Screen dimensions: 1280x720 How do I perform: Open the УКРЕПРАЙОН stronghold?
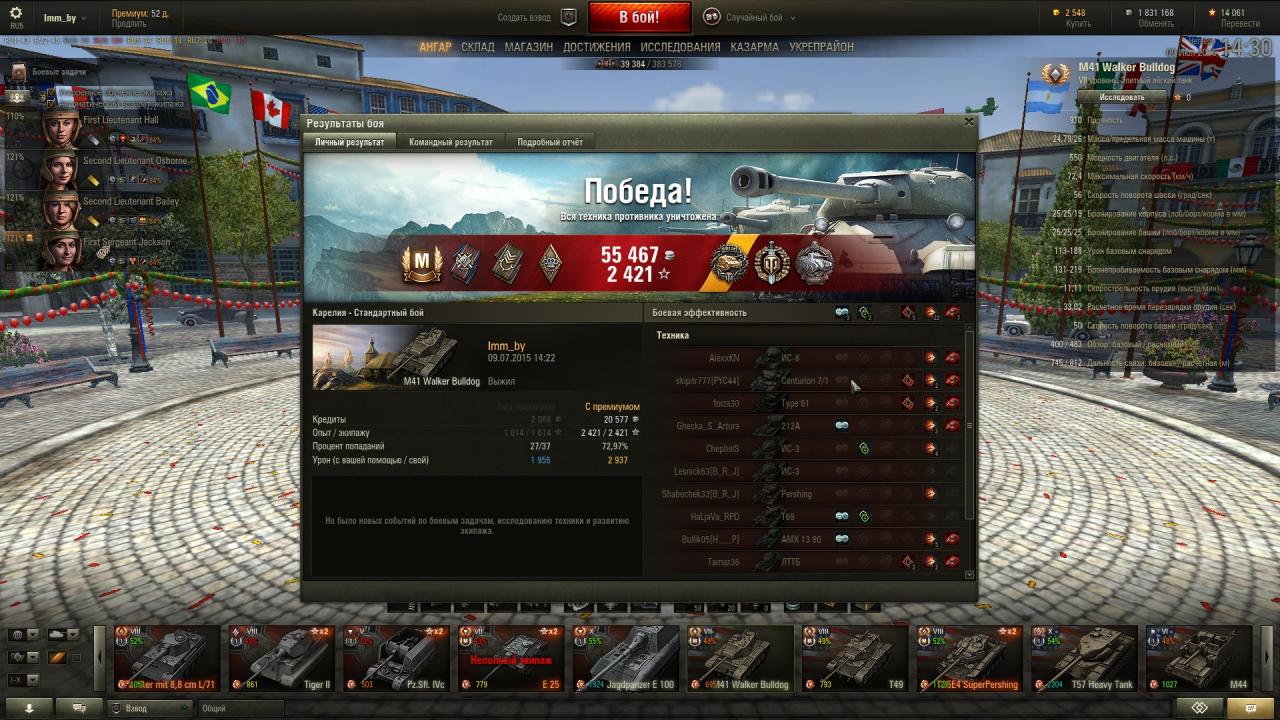(x=821, y=47)
